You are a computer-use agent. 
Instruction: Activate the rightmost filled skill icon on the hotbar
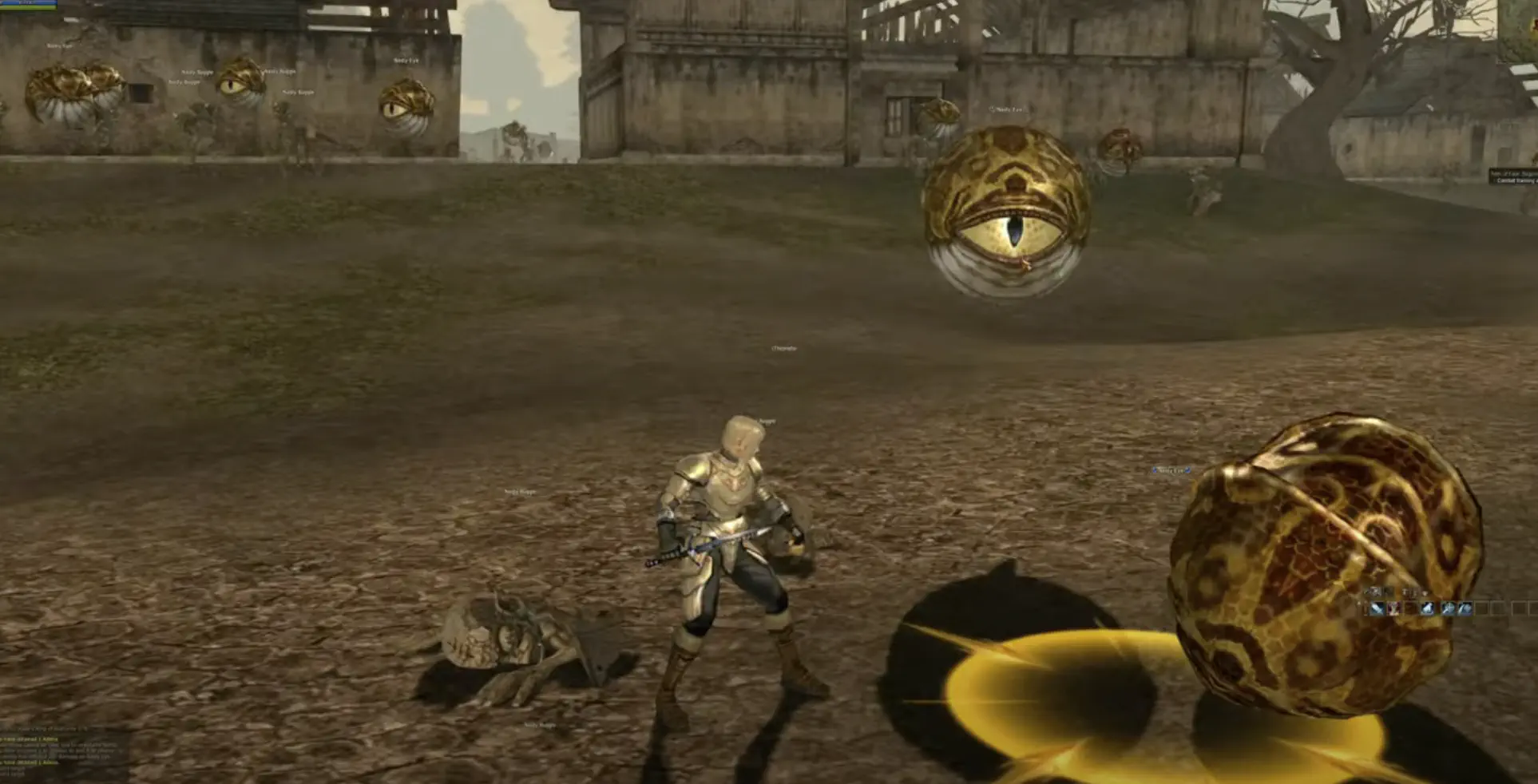pos(1464,609)
